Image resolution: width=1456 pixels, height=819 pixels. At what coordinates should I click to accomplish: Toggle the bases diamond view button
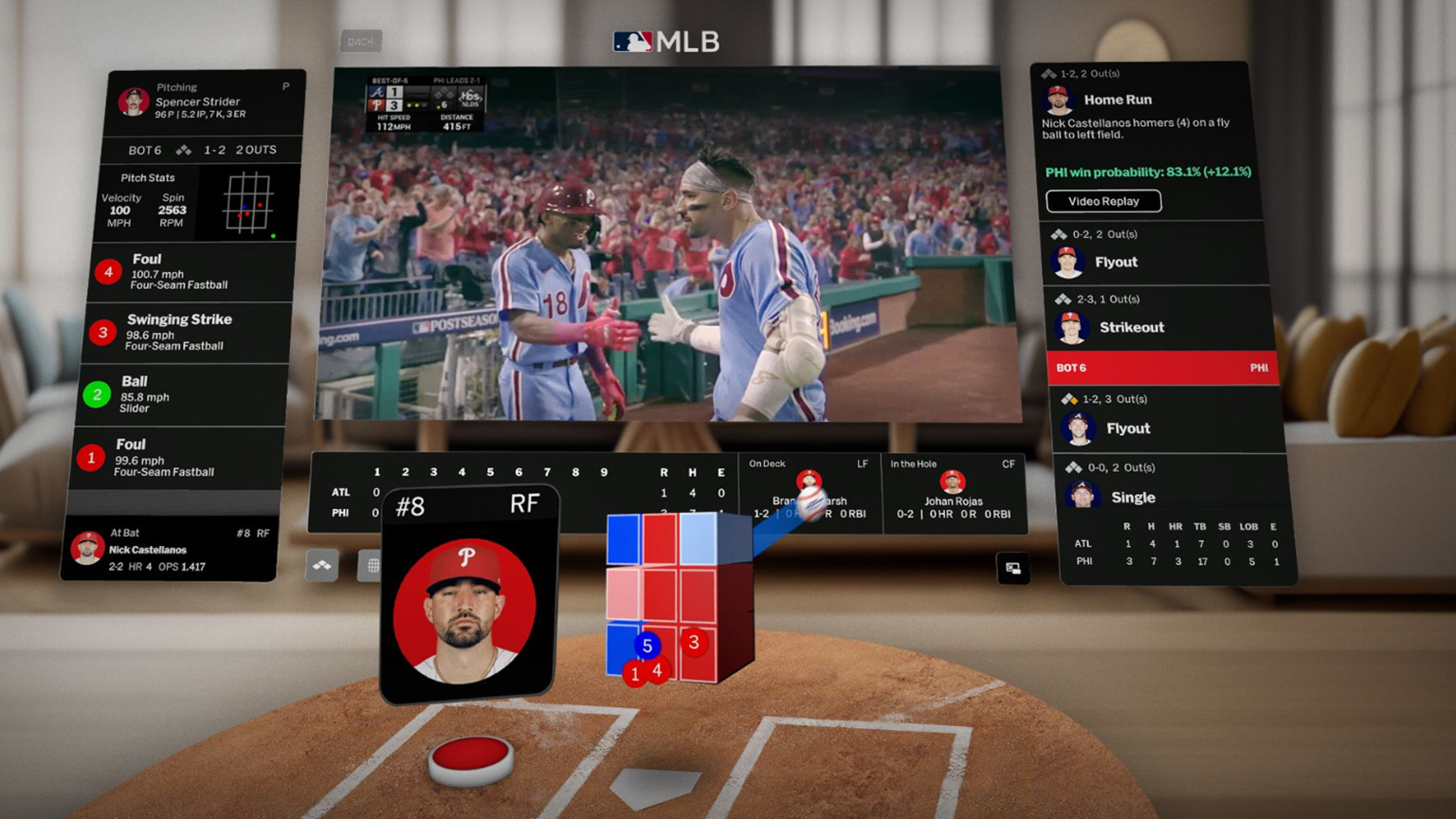point(322,566)
